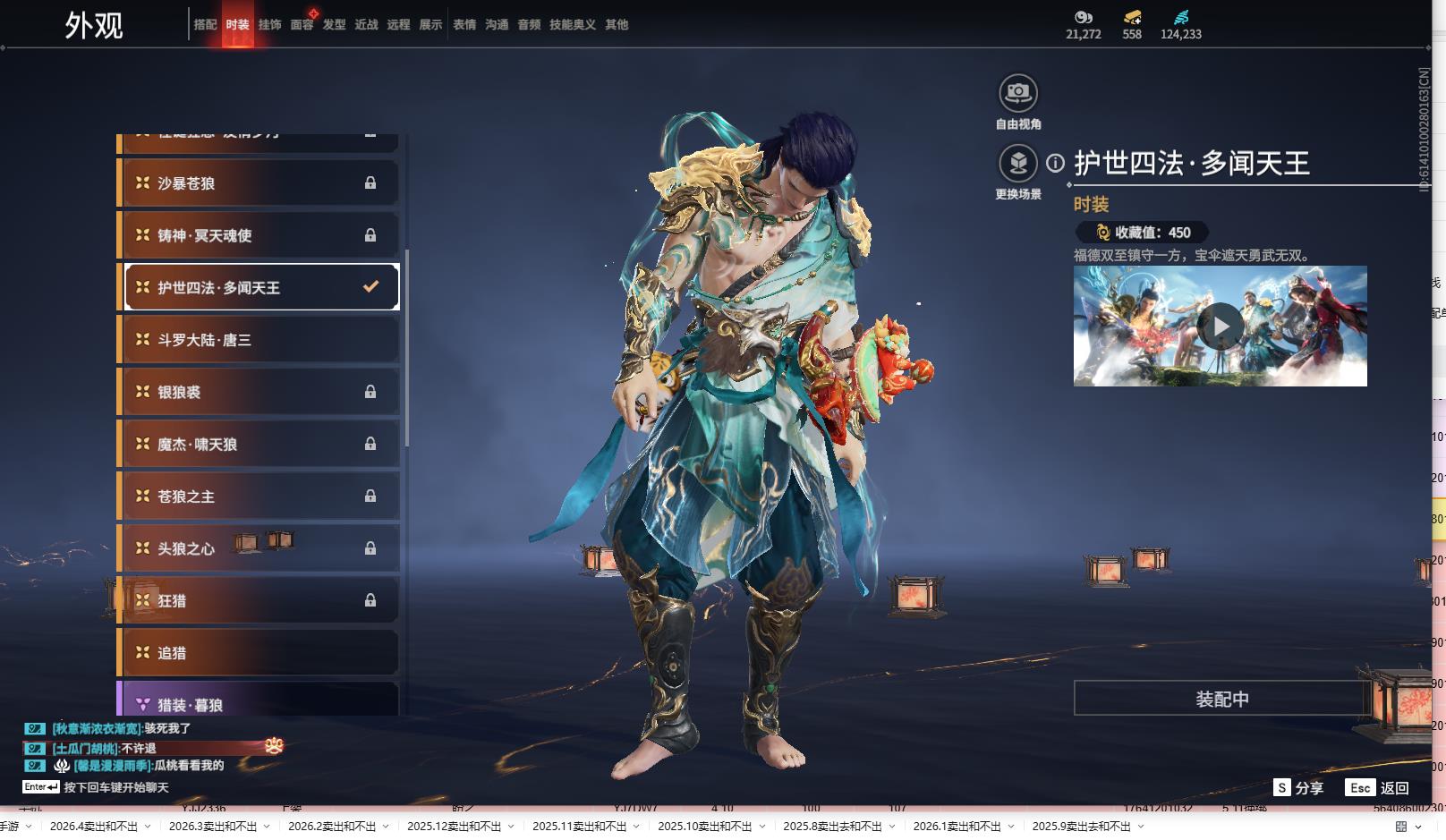Image resolution: width=1446 pixels, height=840 pixels.
Task: Select the 铸神·冥天魂使 outfit
Action: [x=259, y=235]
